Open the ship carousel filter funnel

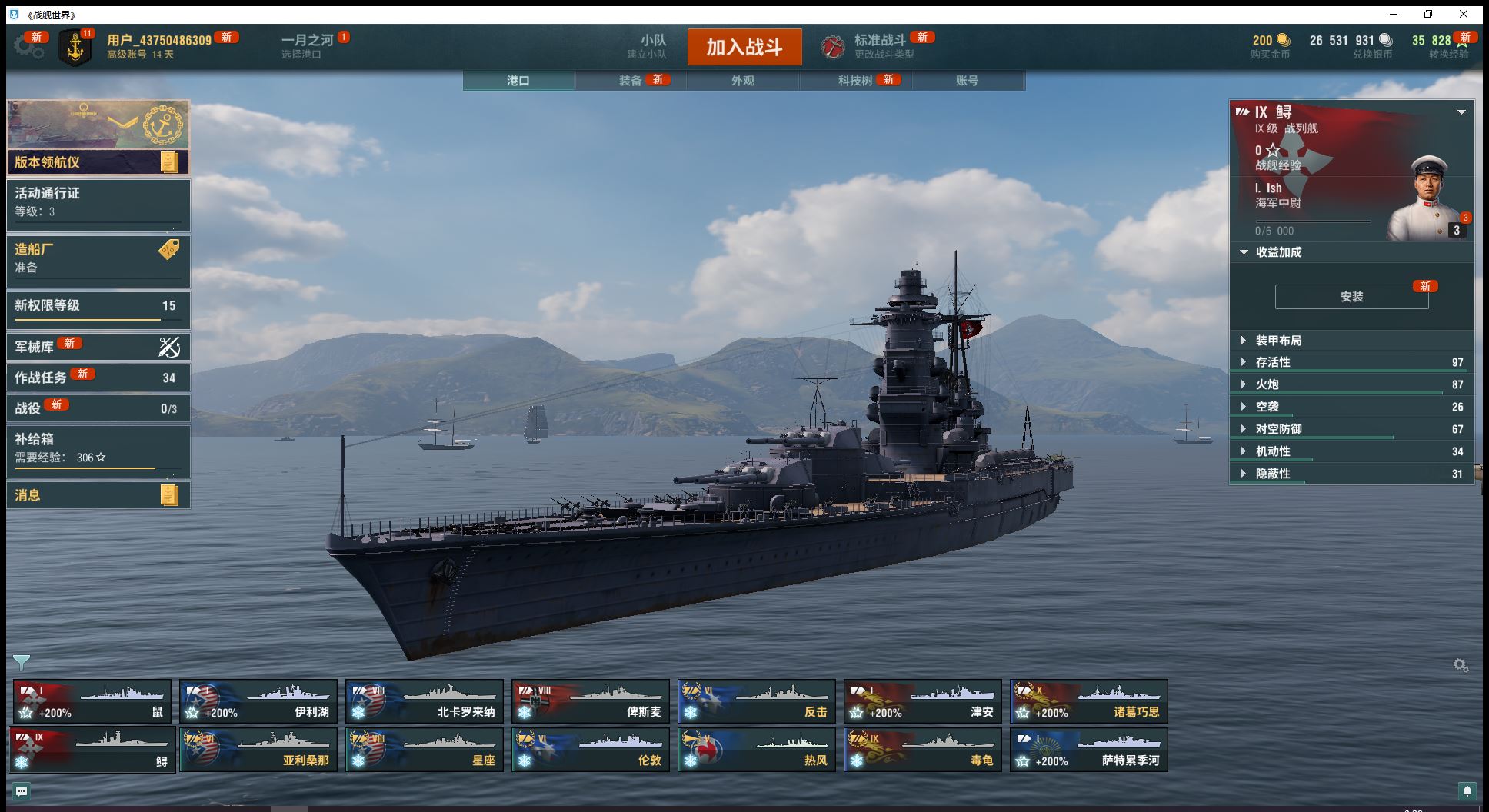(22, 661)
